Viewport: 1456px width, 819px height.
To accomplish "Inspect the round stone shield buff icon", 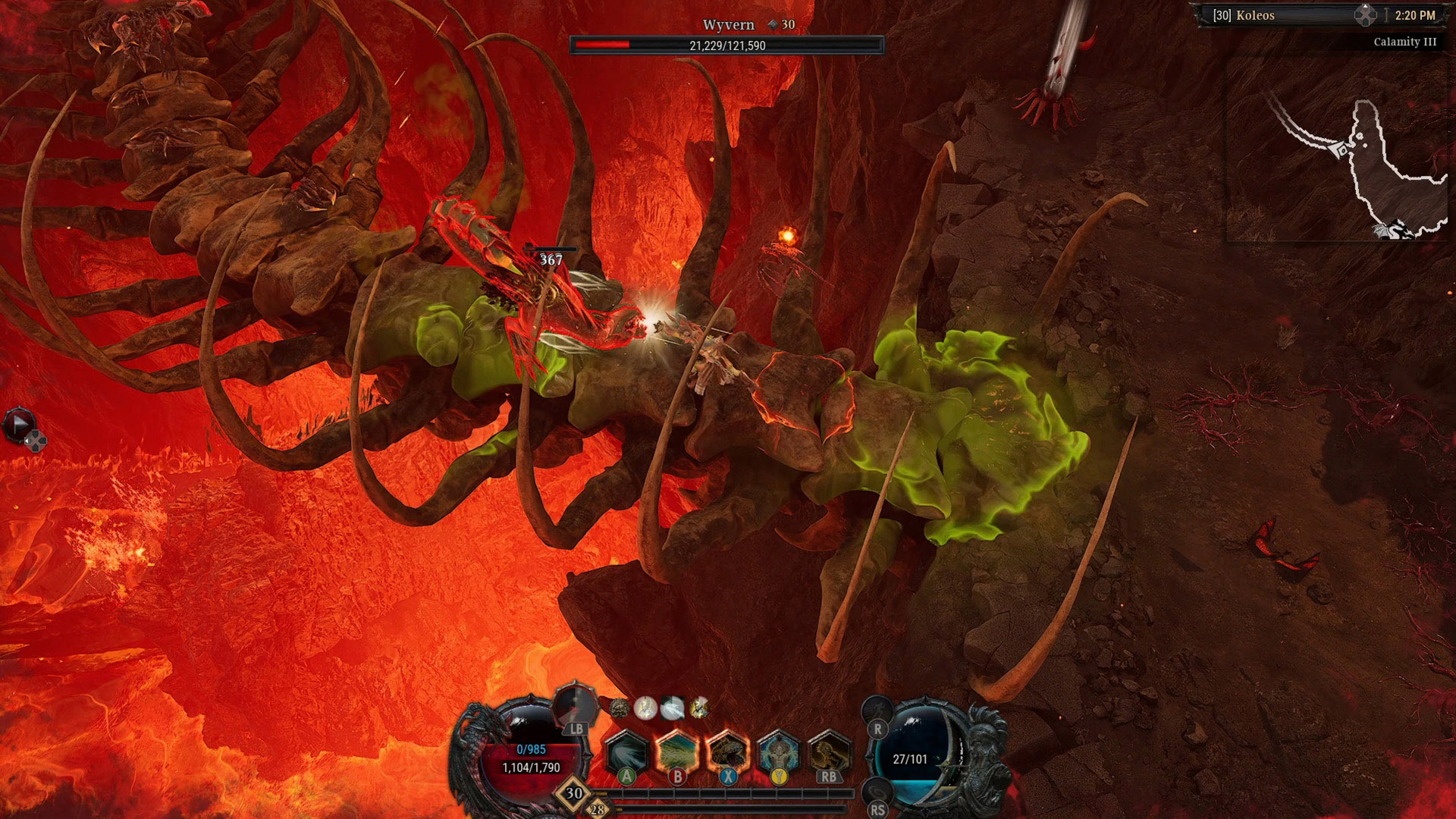I will pyautogui.click(x=619, y=708).
